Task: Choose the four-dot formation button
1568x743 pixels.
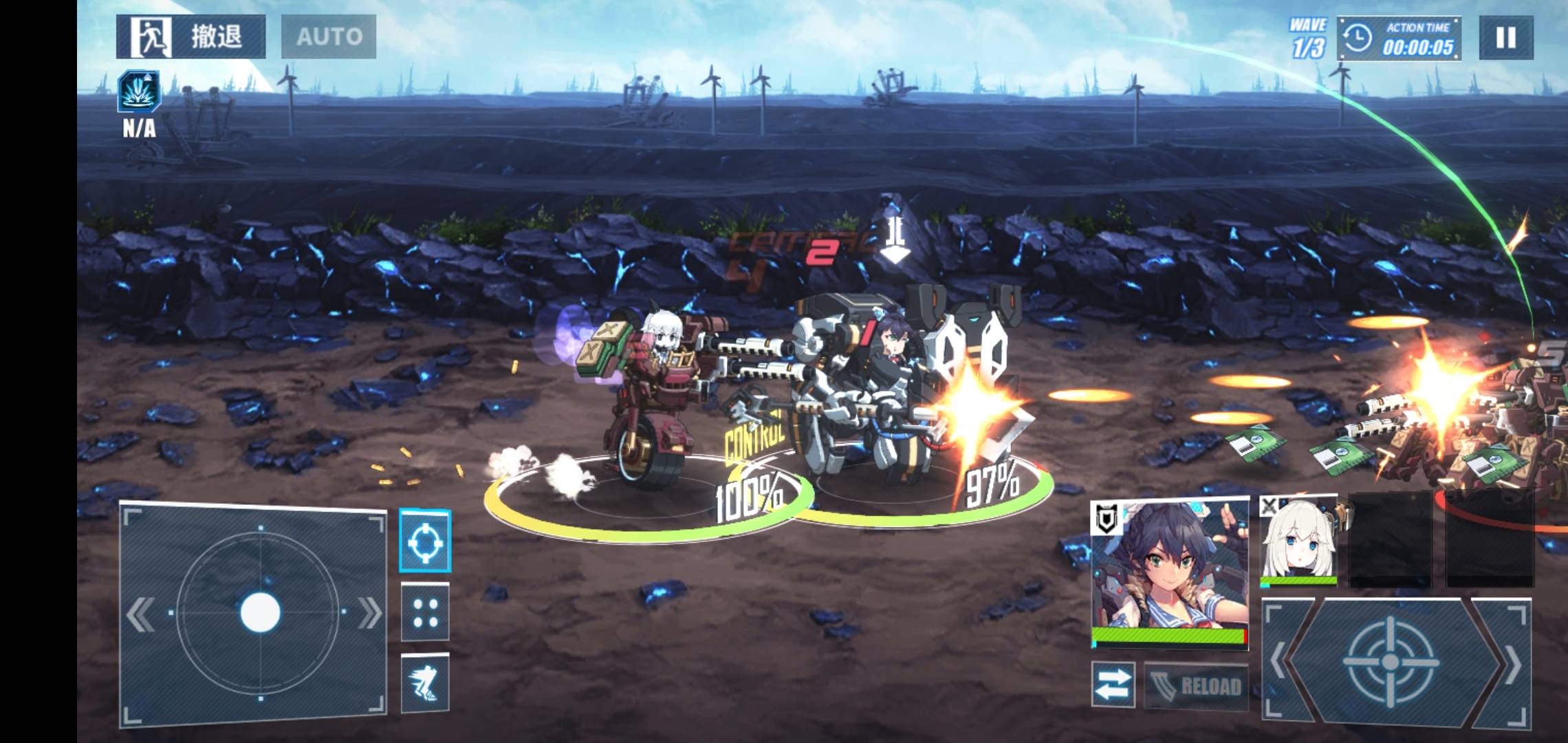Action: click(425, 612)
